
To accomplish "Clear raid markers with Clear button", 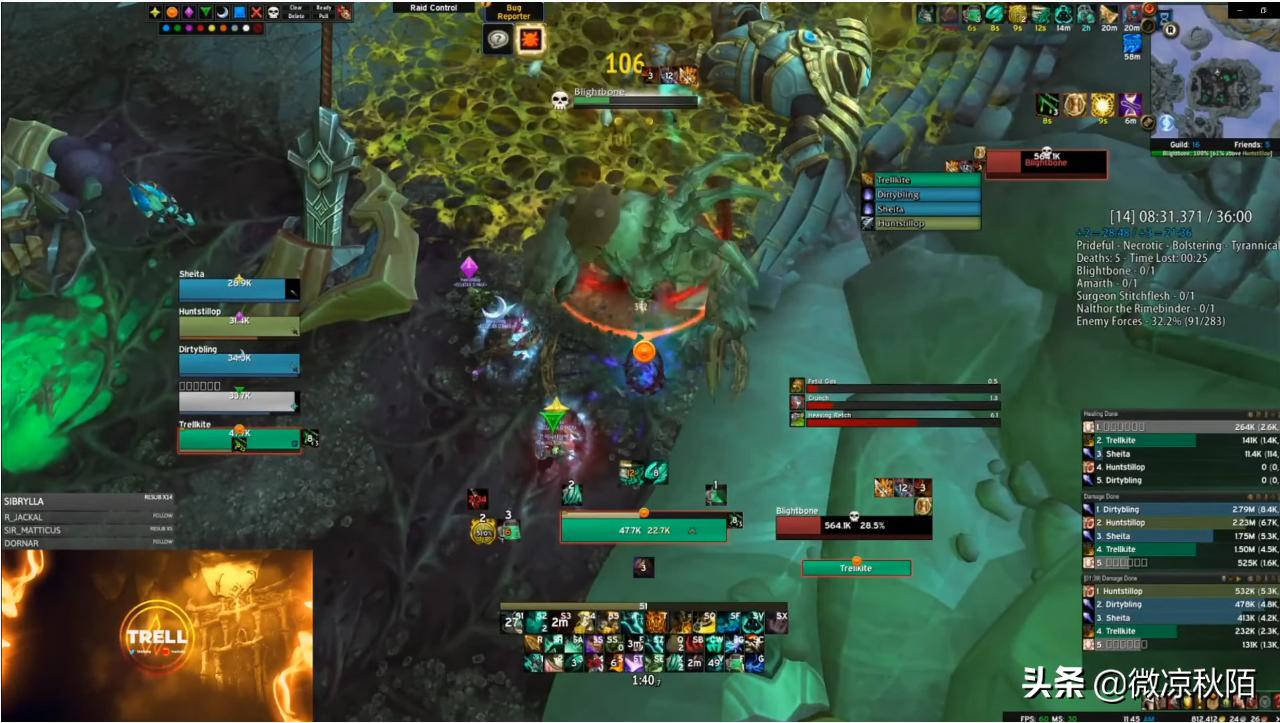I will coord(296,8).
